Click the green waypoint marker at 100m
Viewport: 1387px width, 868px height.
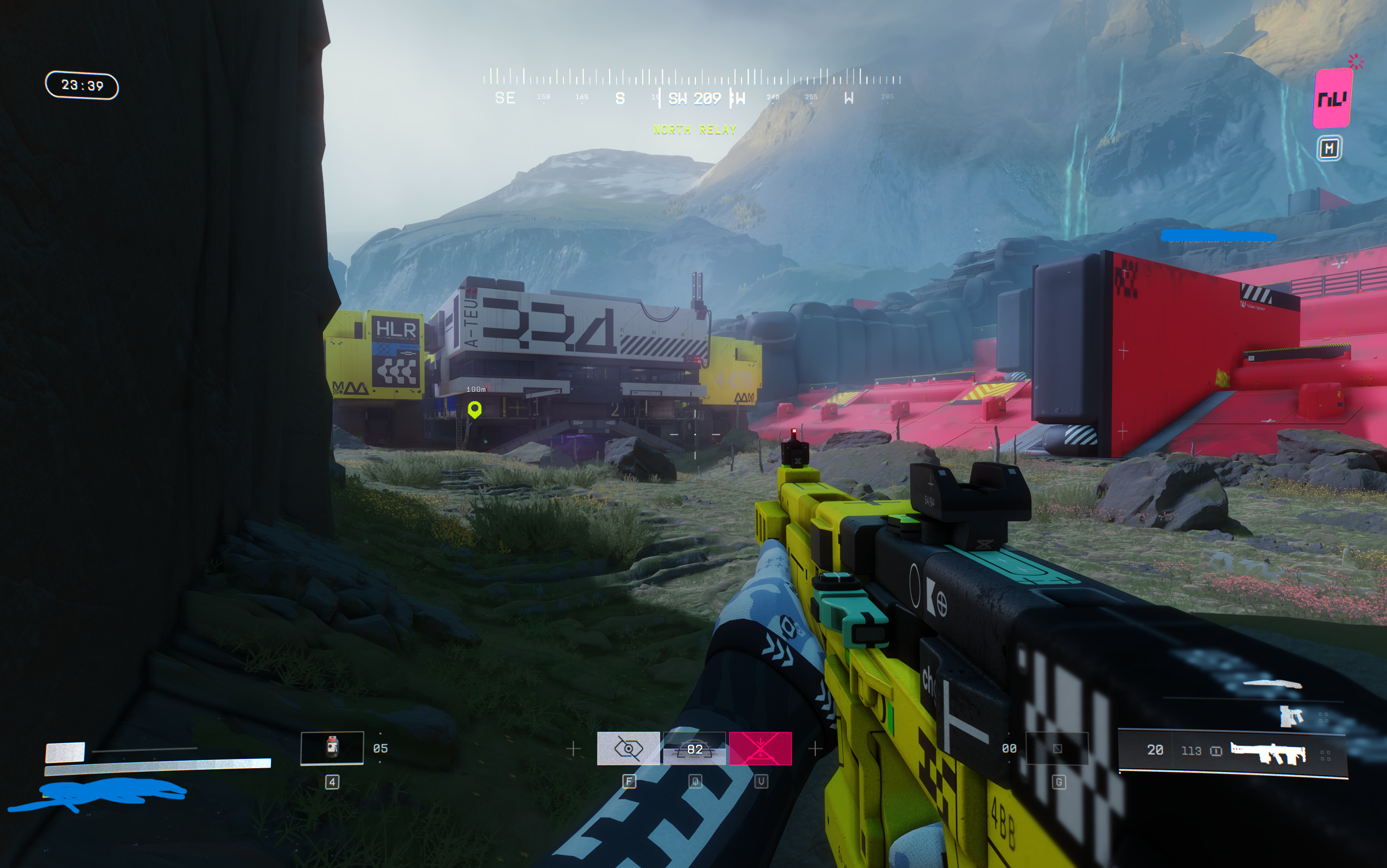point(474,409)
